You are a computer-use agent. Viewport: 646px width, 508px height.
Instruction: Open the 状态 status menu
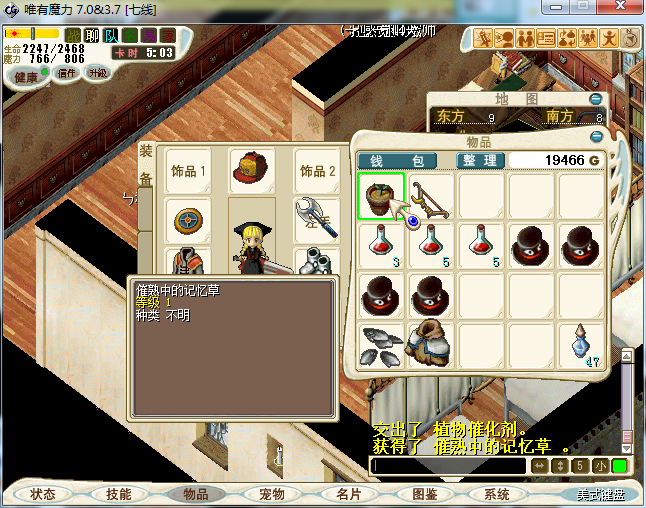(43, 494)
